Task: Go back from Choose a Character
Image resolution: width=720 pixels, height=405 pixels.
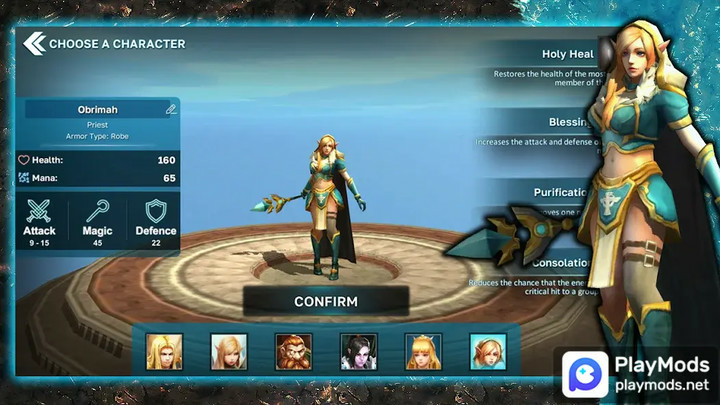Action: click(x=34, y=43)
